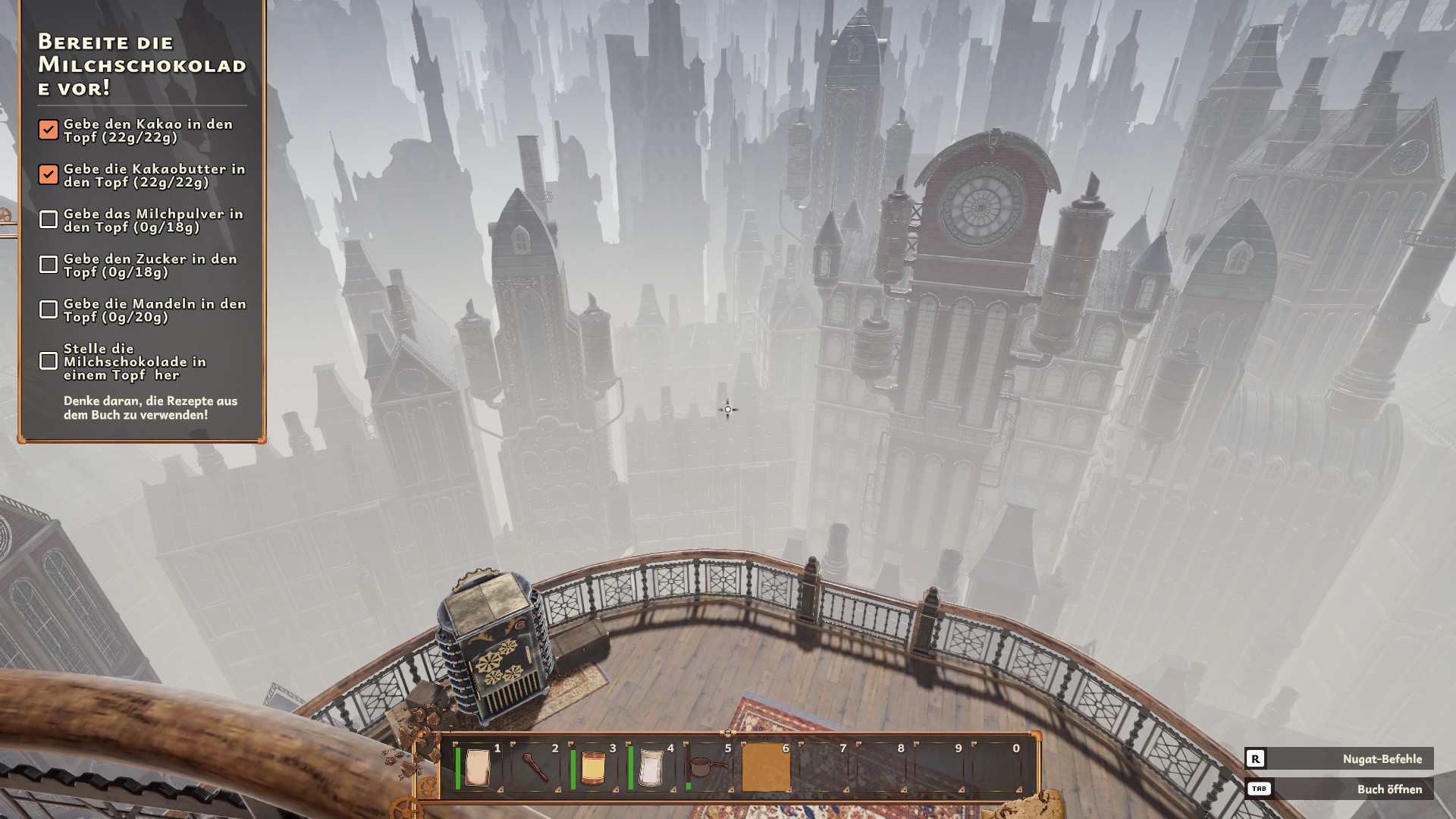Viewport: 1456px width, 819px height.
Task: Click the highlighted orange hotbar slot 6
Action: pos(766,767)
